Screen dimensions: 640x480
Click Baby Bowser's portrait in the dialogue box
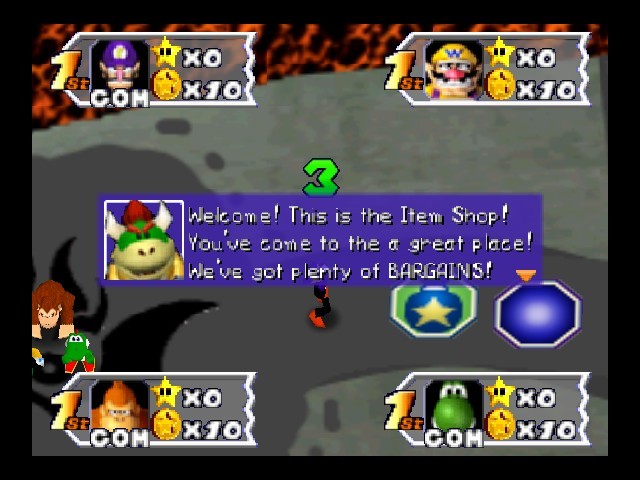144,240
